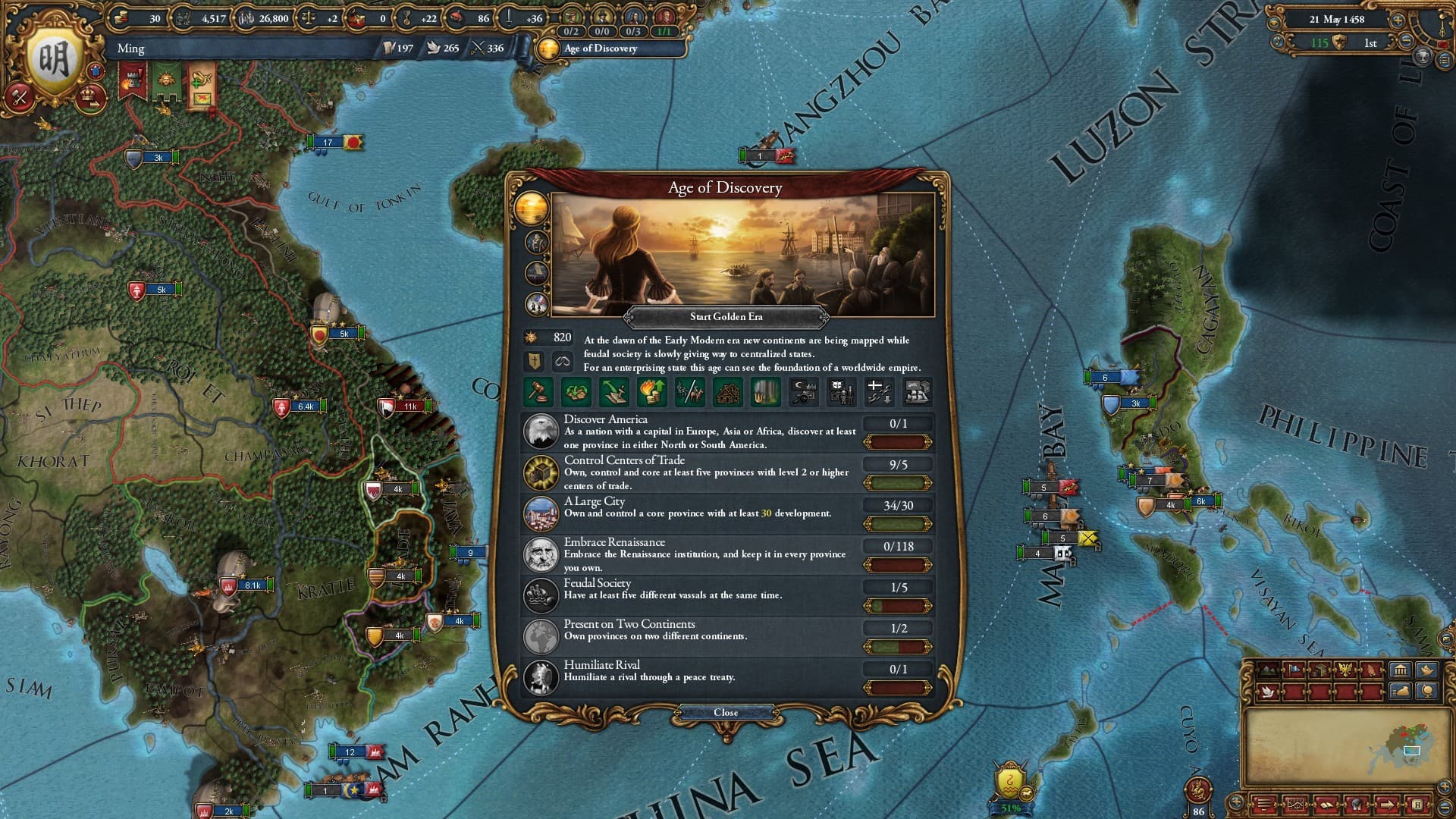Select the gavel splendor ability in the age window
Viewport: 1456px width, 819px height.
(x=538, y=392)
